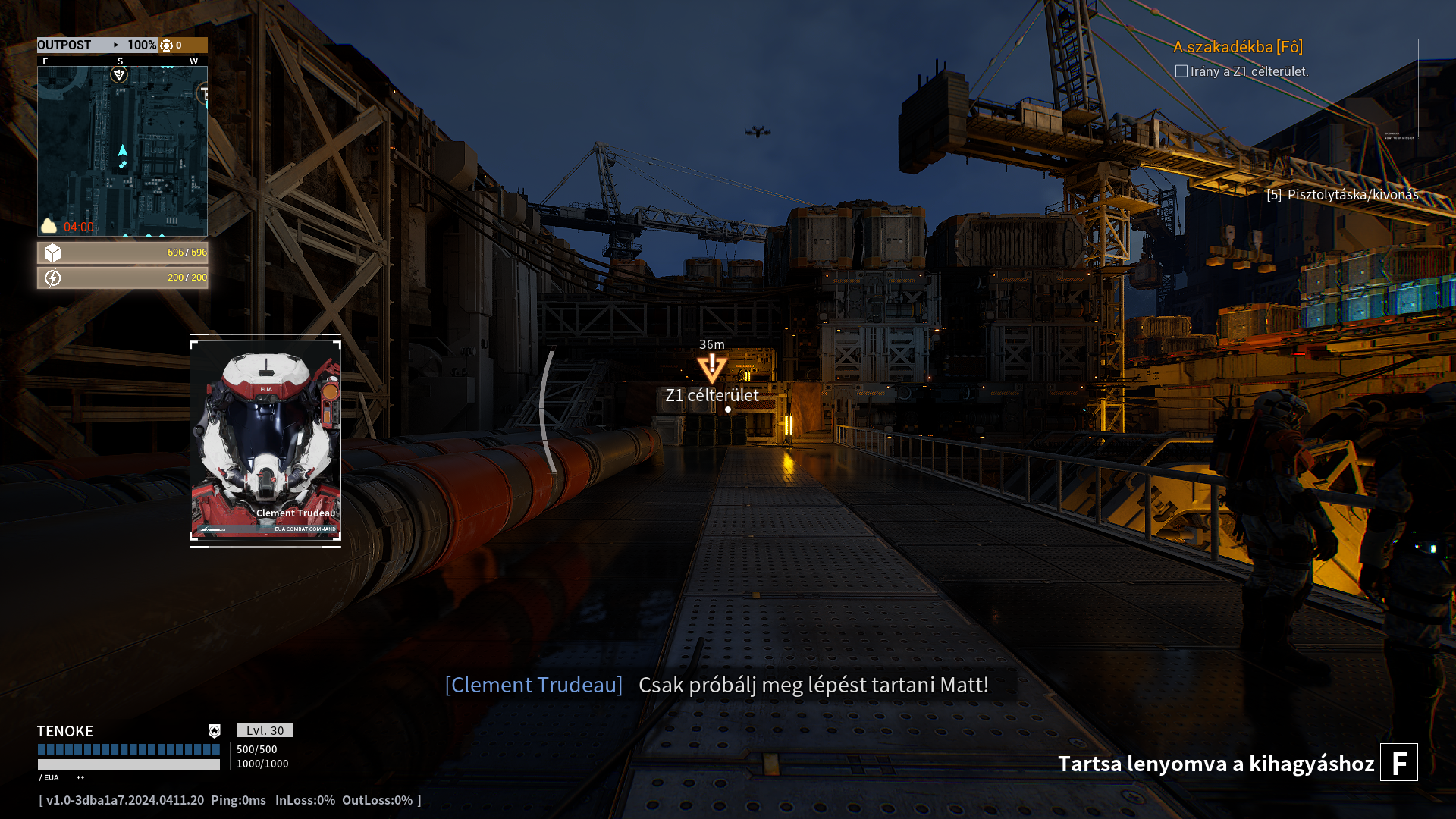Open the Outpost minimap

tap(122, 151)
